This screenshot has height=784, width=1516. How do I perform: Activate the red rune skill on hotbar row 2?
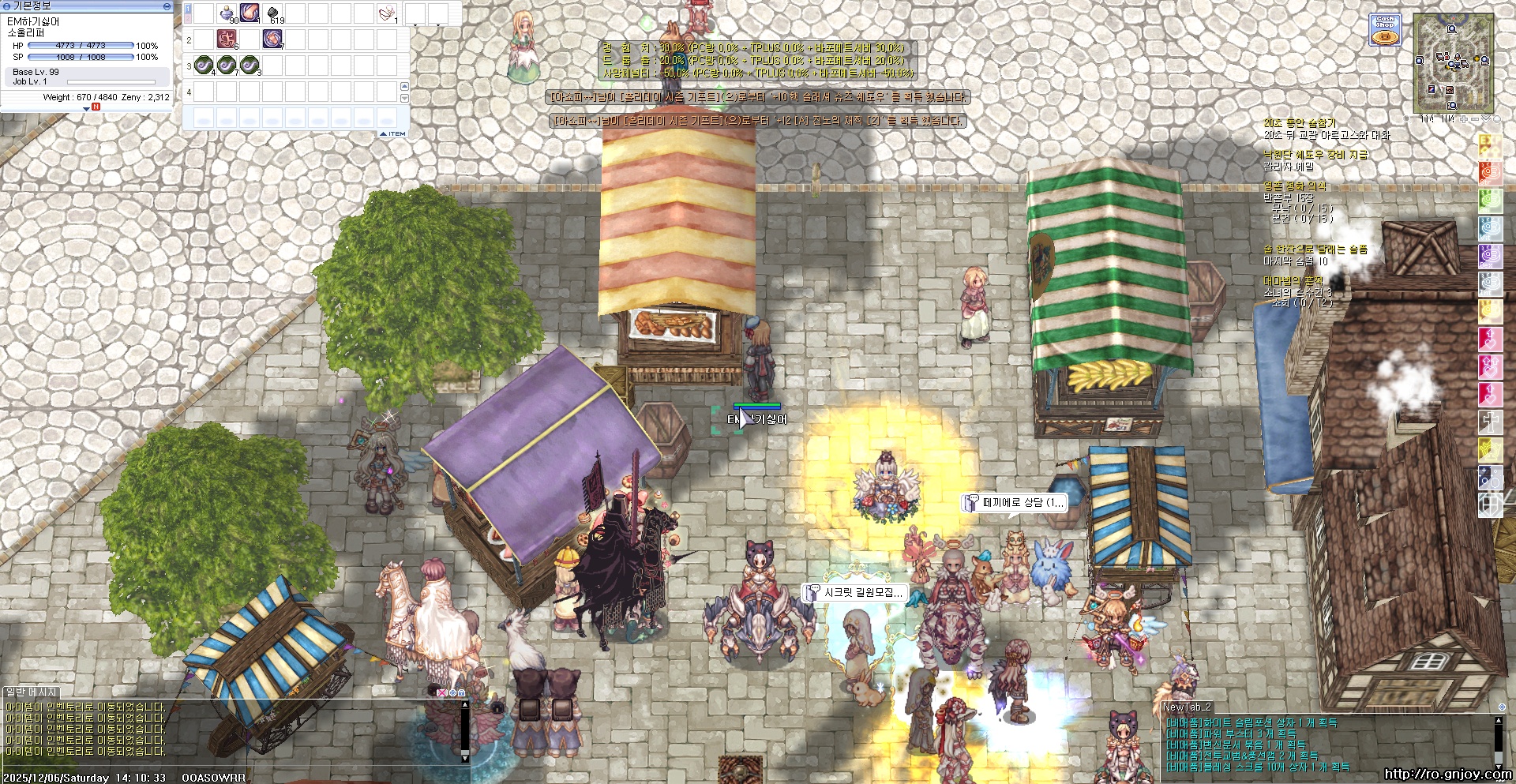[x=227, y=38]
